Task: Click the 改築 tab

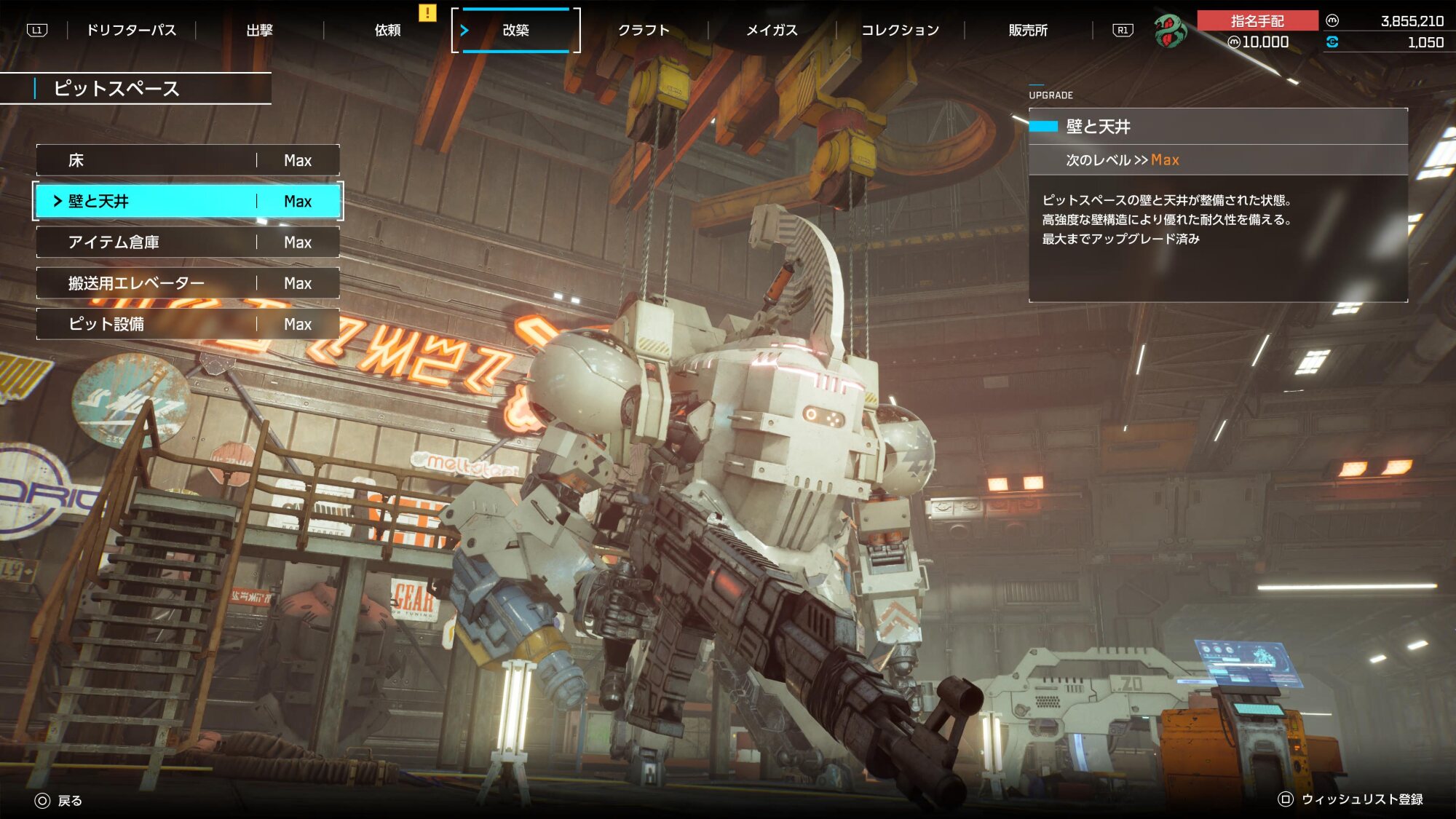Action: tap(515, 31)
